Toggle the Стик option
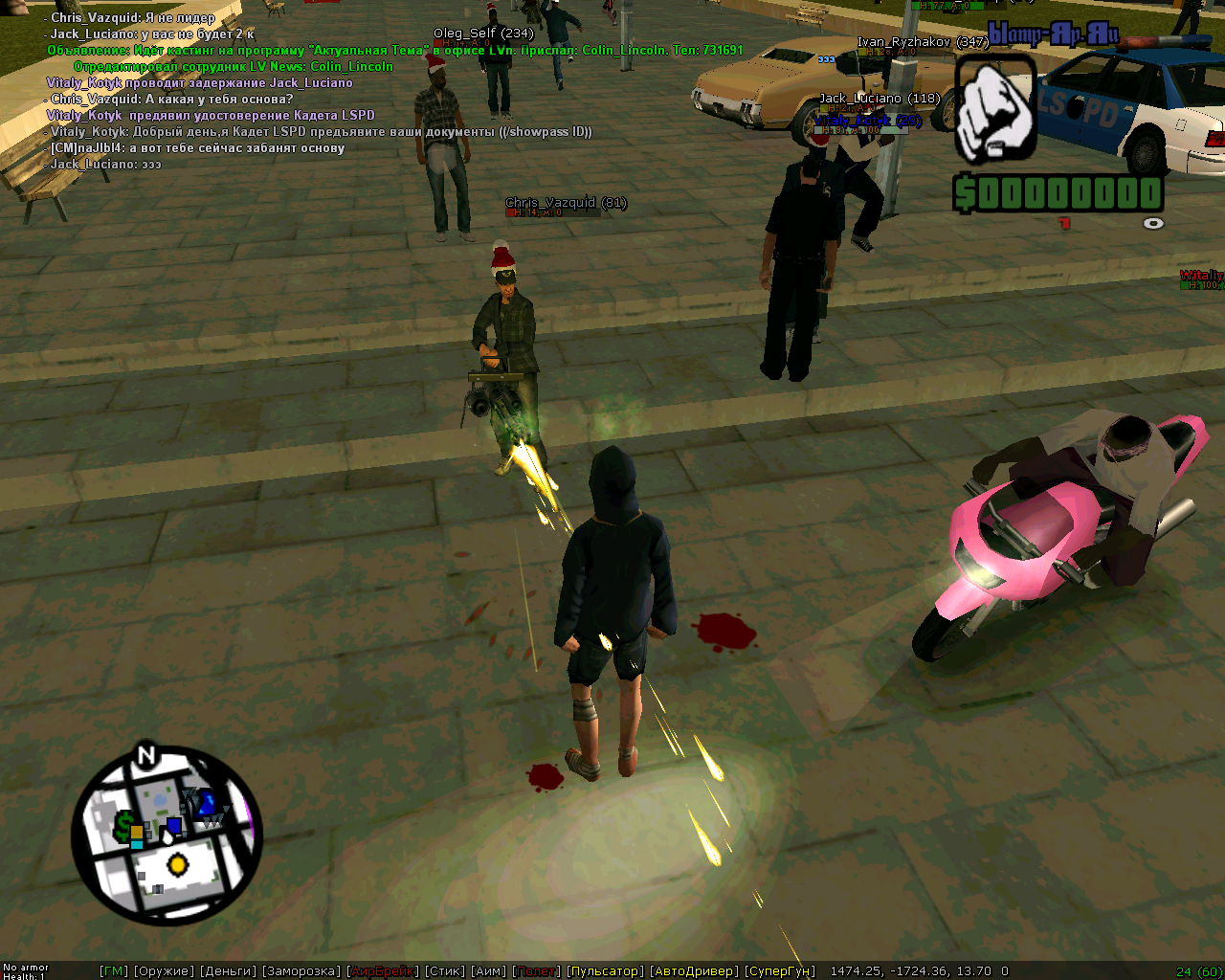Viewport: 1225px width, 980px height. click(x=445, y=971)
